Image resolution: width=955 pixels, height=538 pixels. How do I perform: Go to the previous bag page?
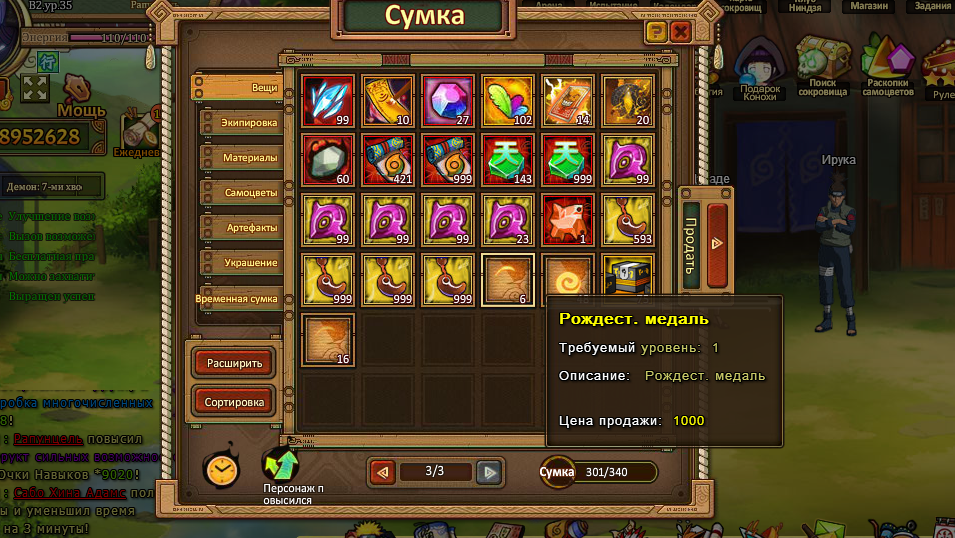(382, 472)
